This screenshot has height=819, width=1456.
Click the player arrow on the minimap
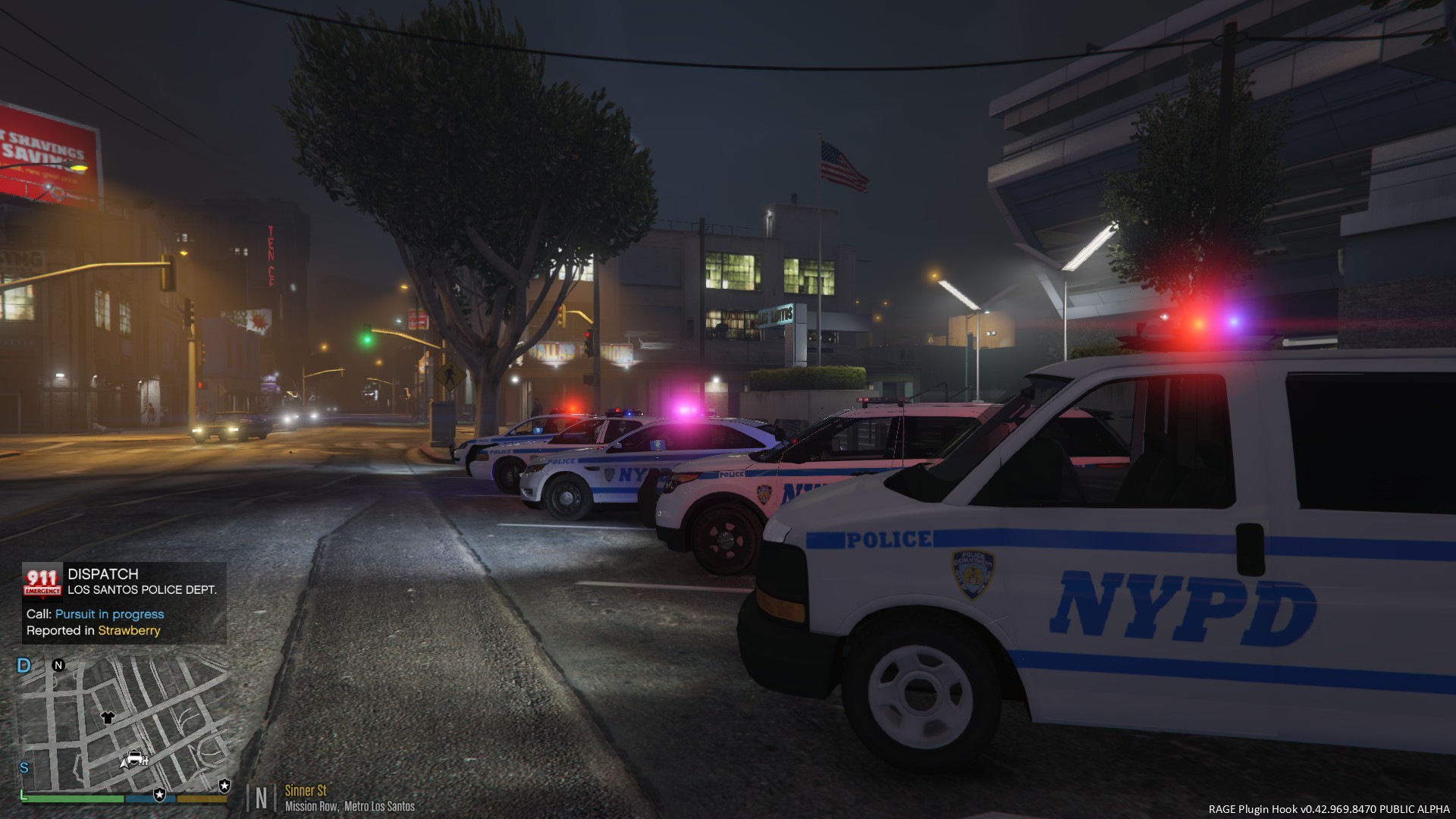click(x=123, y=762)
